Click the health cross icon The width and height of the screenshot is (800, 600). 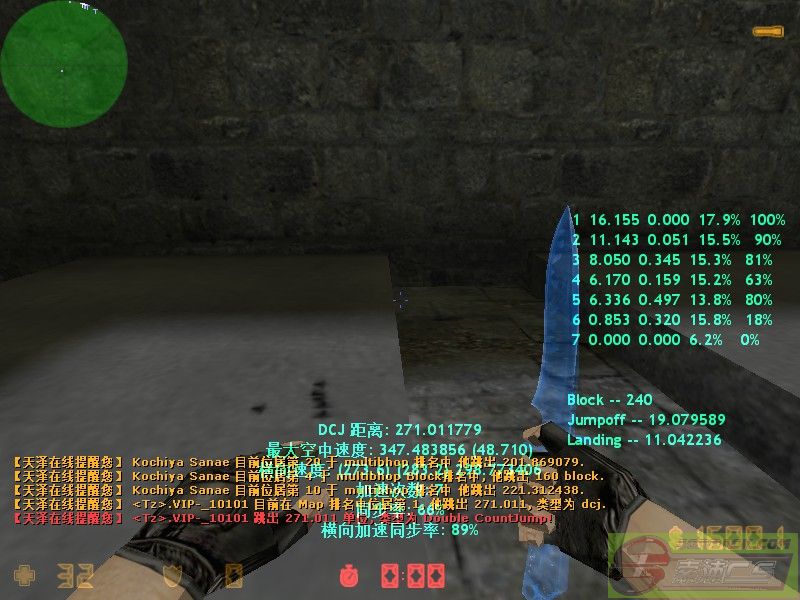point(23,575)
